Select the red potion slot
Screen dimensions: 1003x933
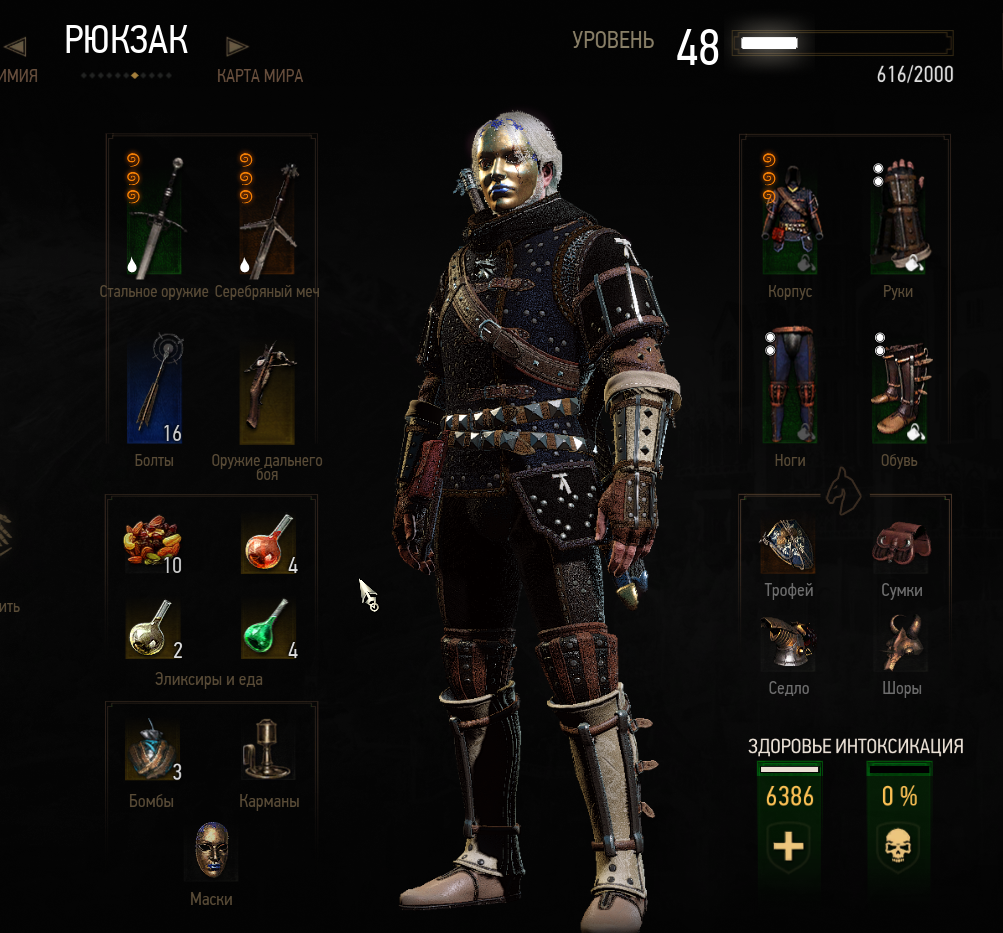click(268, 545)
